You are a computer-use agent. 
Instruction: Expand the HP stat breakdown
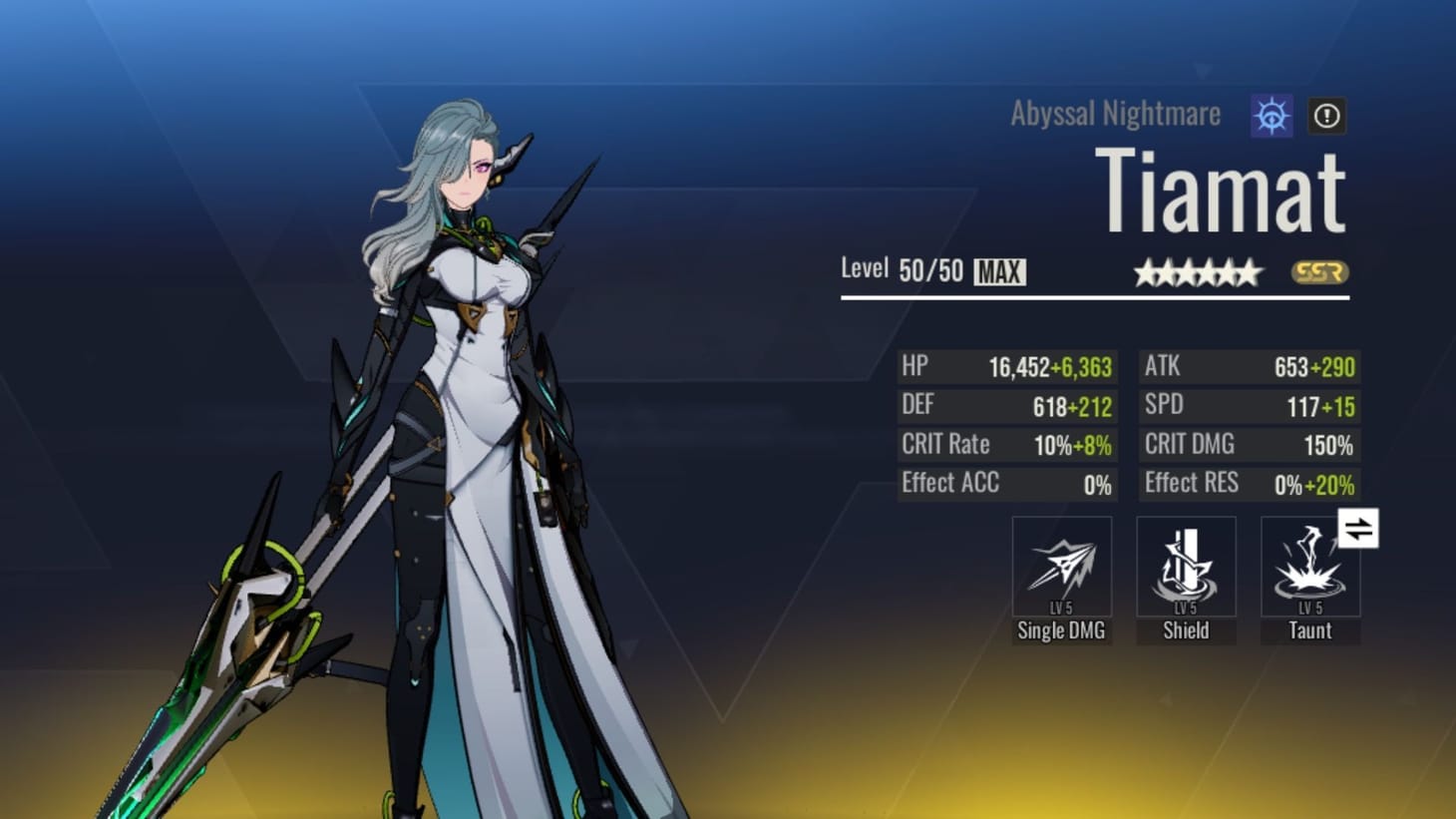pos(1007,366)
